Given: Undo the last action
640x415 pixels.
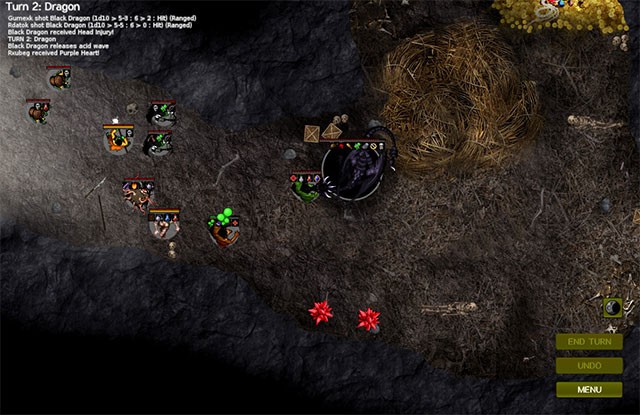Looking at the screenshot, I should 589,365.
